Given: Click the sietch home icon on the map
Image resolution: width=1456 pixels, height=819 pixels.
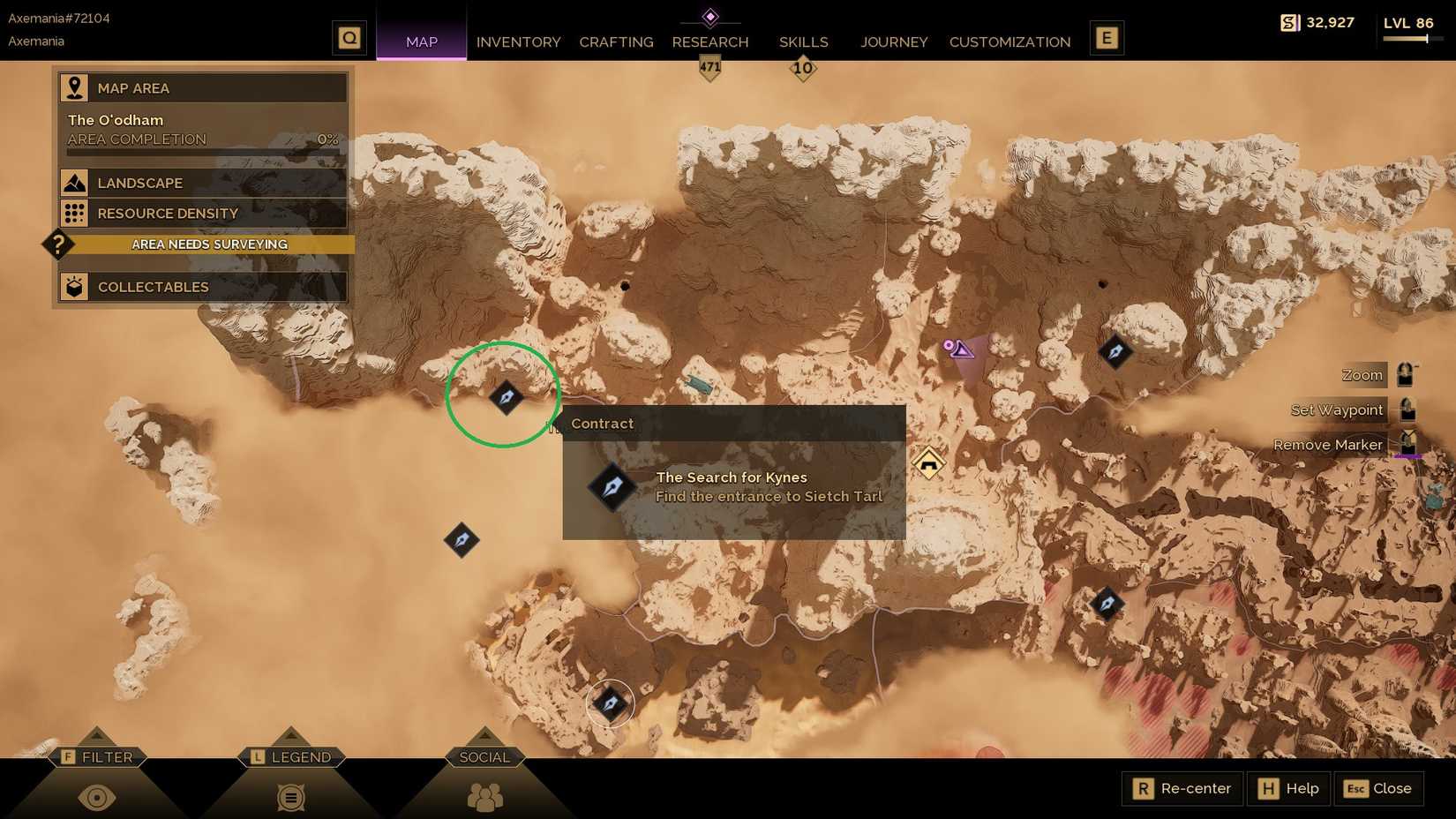Looking at the screenshot, I should coord(928,462).
